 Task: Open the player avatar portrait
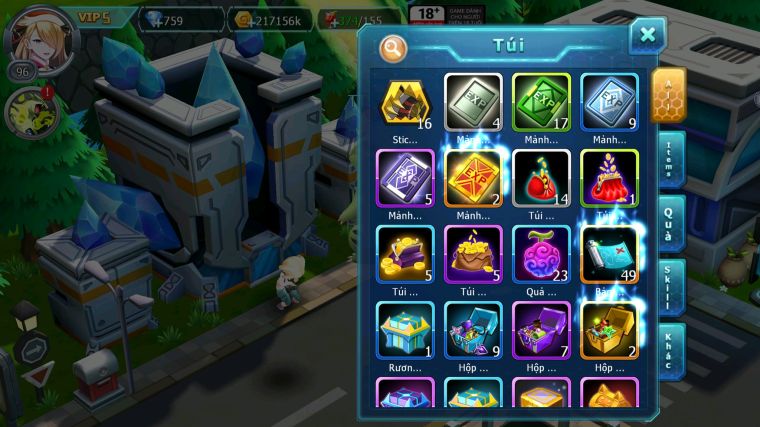42,40
